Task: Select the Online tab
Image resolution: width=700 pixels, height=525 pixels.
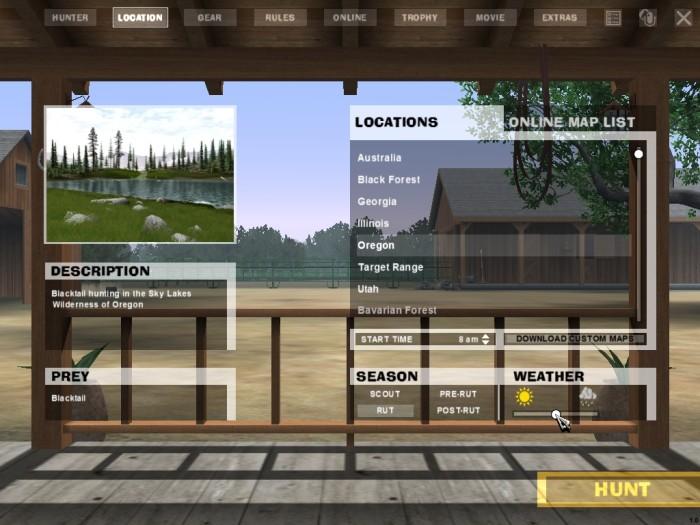Action: point(351,18)
